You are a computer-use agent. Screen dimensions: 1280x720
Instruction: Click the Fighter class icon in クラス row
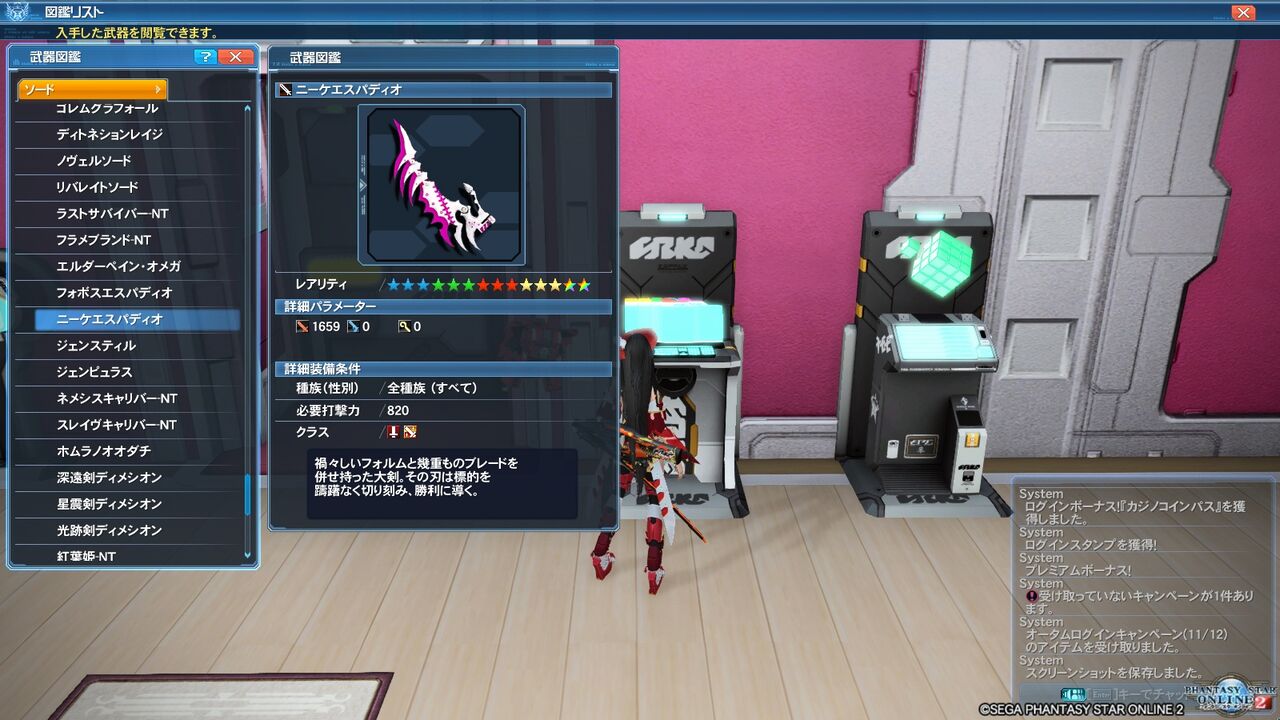(410, 433)
